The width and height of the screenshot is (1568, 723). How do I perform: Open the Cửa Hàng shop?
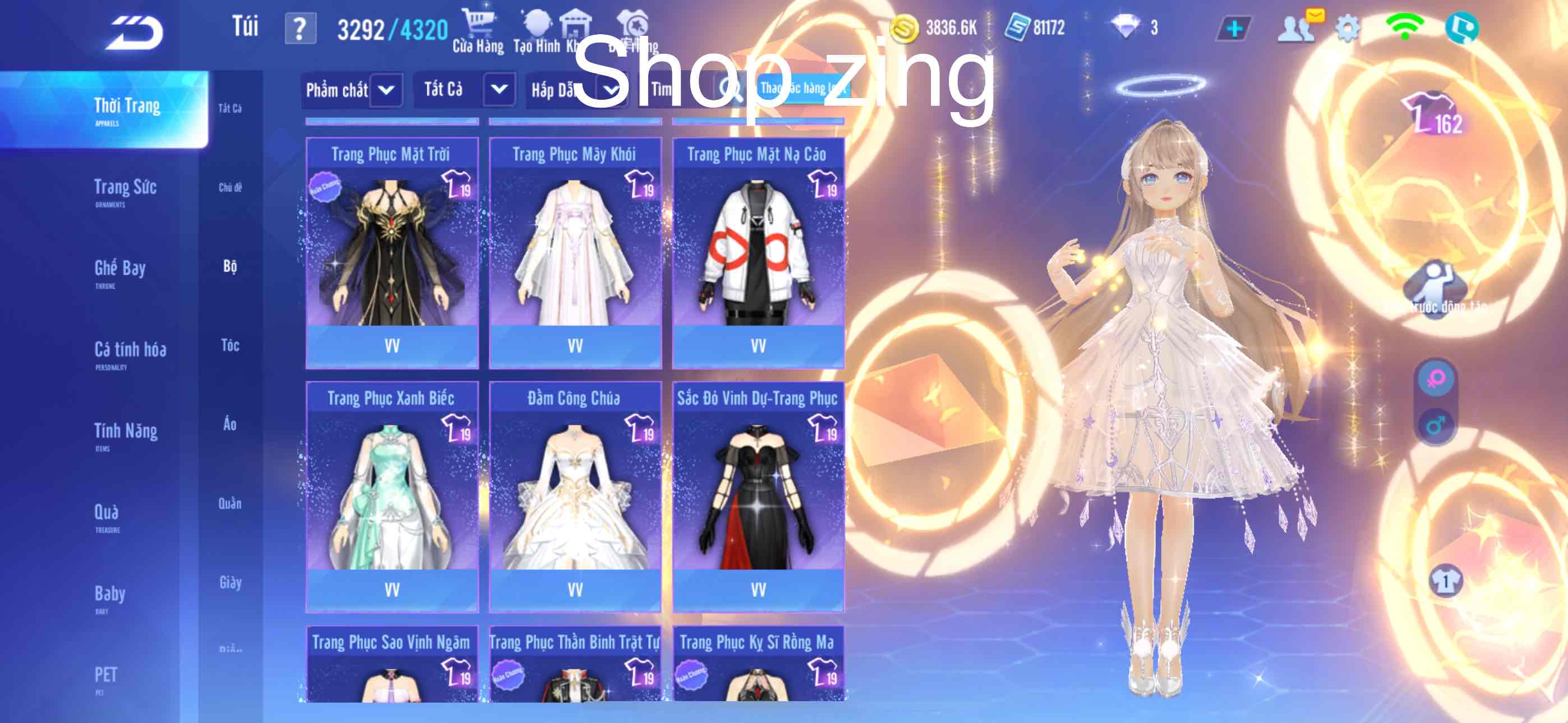[478, 30]
